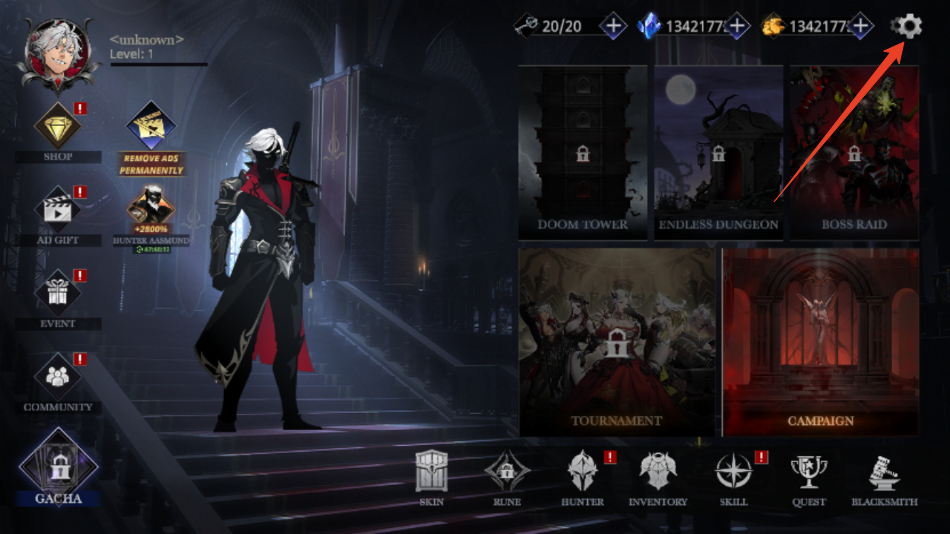The width and height of the screenshot is (950, 534).
Task: Show the Skill menu
Action: (733, 477)
